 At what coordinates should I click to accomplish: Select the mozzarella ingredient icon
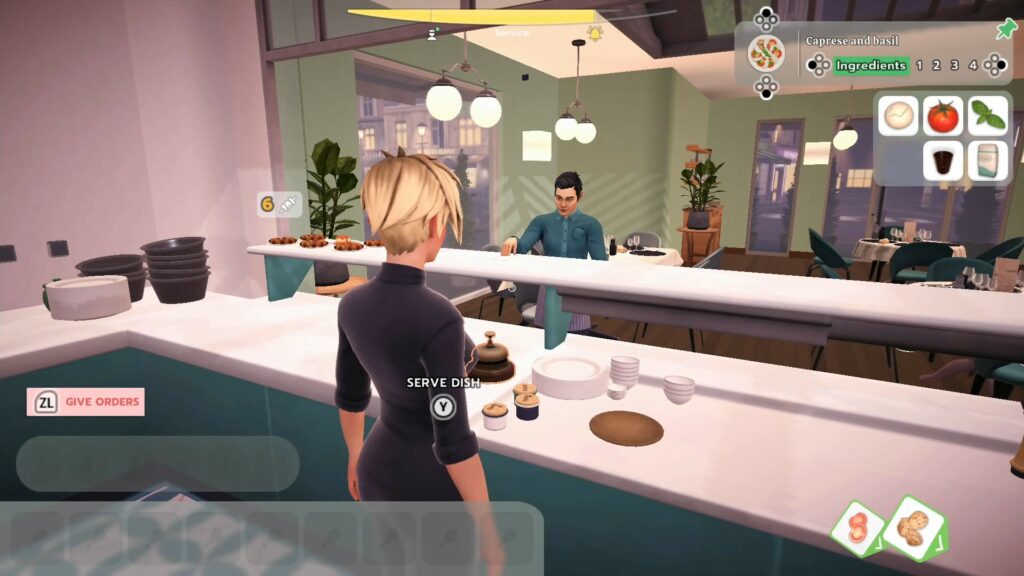[x=898, y=116]
